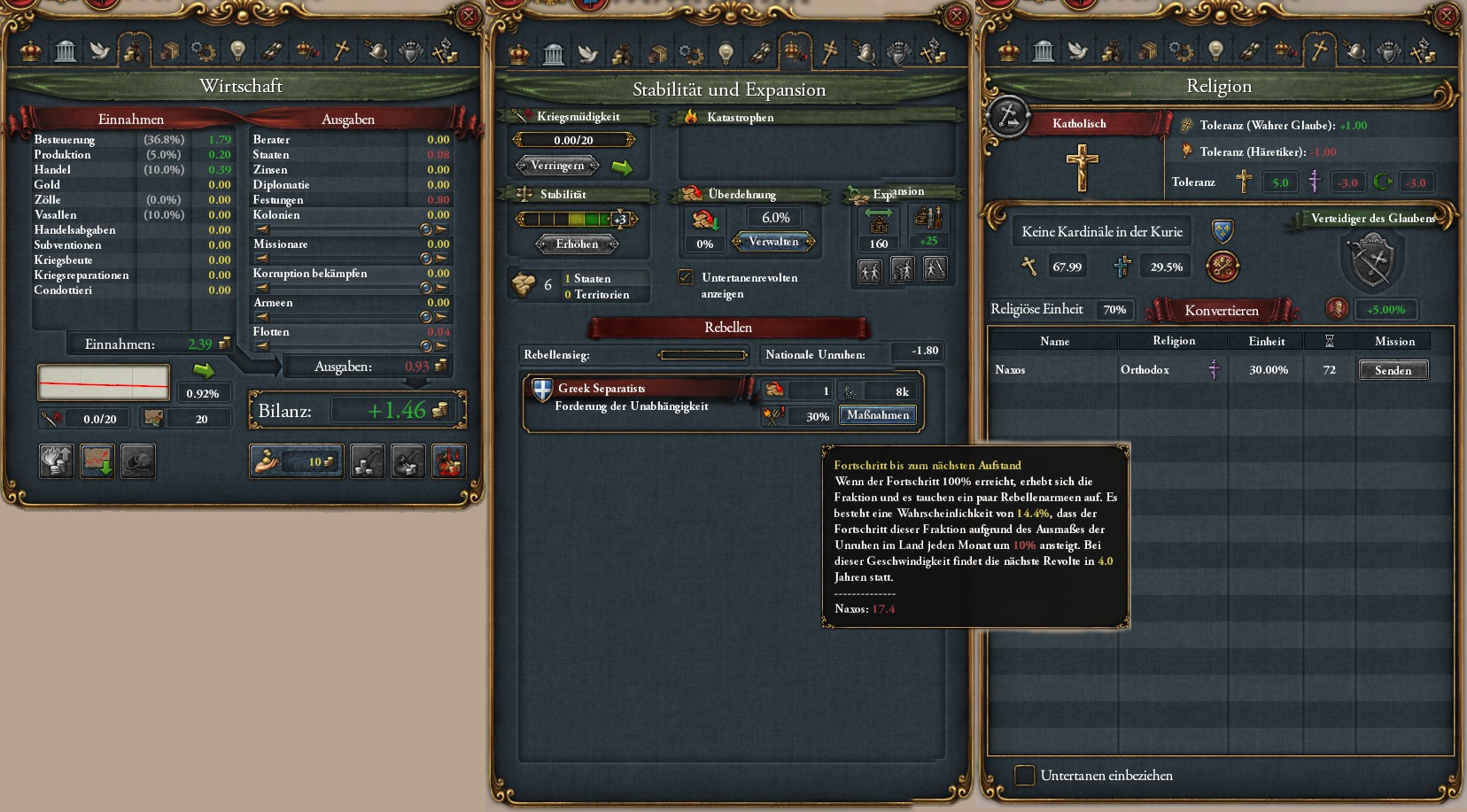Screen dimensions: 1467x812
Task: Switch to the crown tab in Wirtschaft window
Action: click(31, 51)
